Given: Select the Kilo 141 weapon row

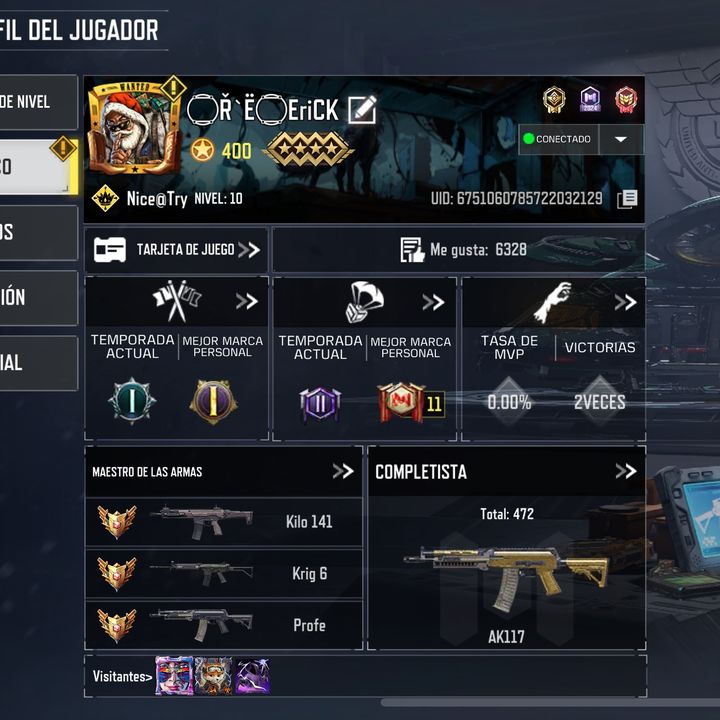Looking at the screenshot, I should coord(223,522).
